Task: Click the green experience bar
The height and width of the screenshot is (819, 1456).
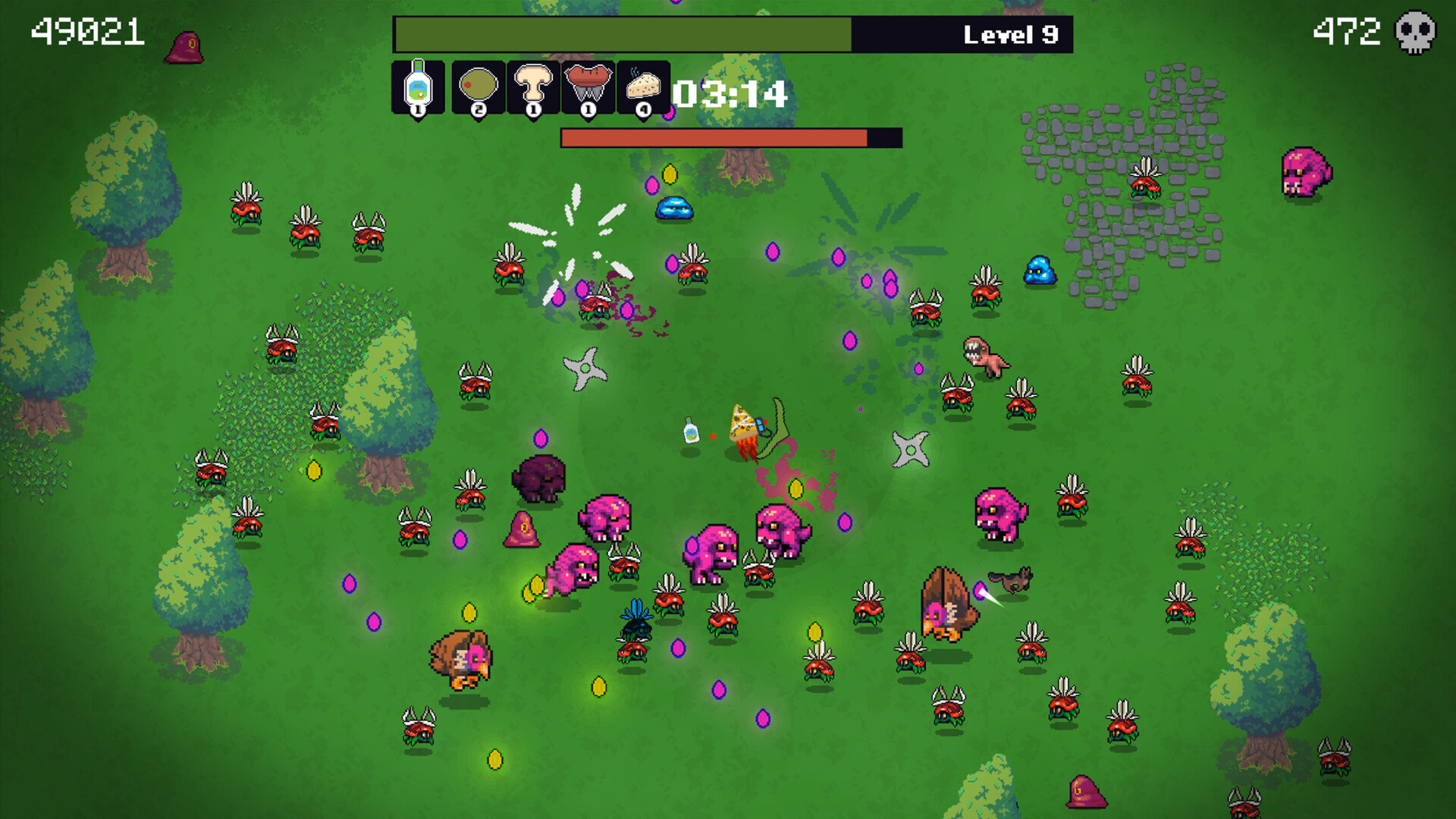Action: [x=622, y=33]
